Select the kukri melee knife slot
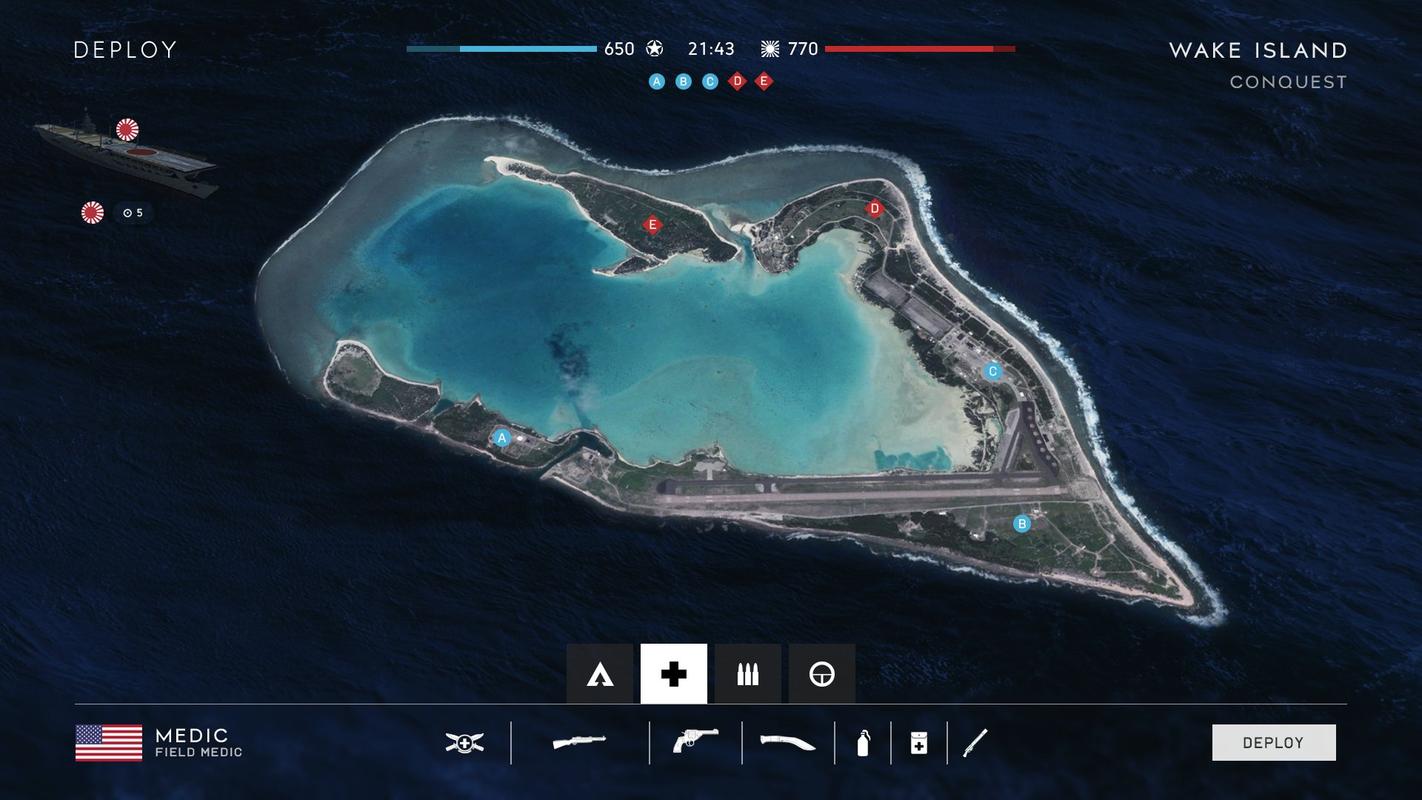The width and height of the screenshot is (1422, 800). click(x=787, y=743)
